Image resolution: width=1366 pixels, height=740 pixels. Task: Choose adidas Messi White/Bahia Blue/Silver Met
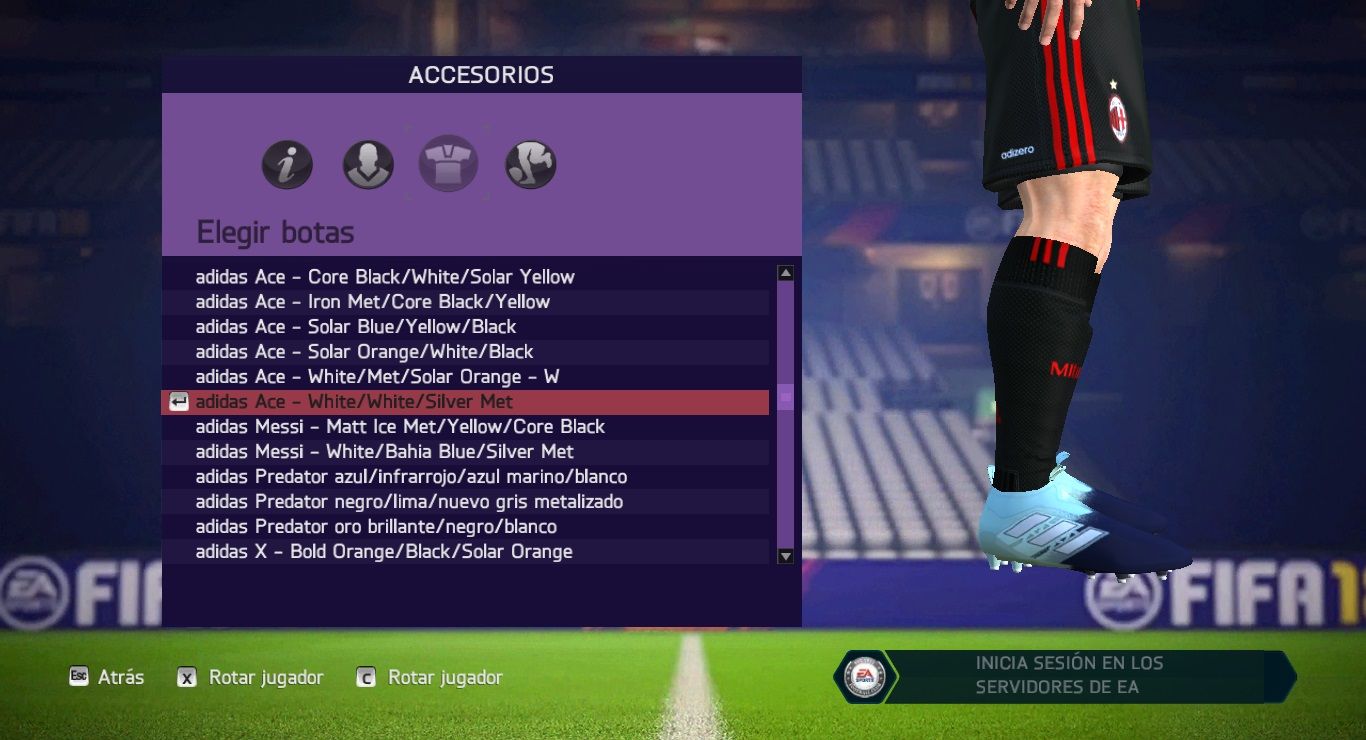[x=384, y=452]
